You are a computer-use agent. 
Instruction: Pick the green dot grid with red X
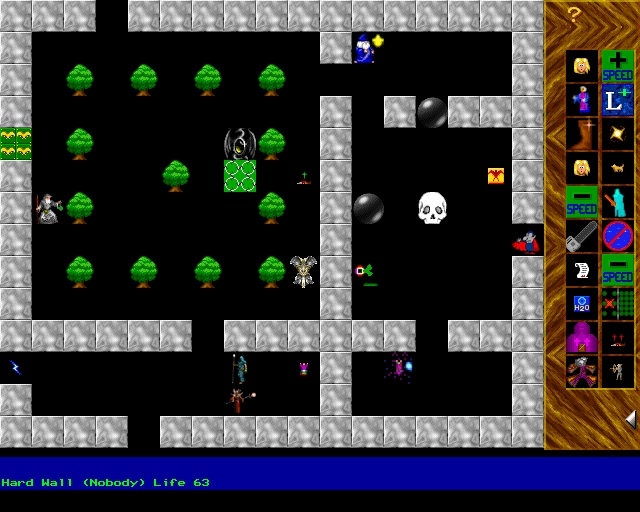[617, 304]
